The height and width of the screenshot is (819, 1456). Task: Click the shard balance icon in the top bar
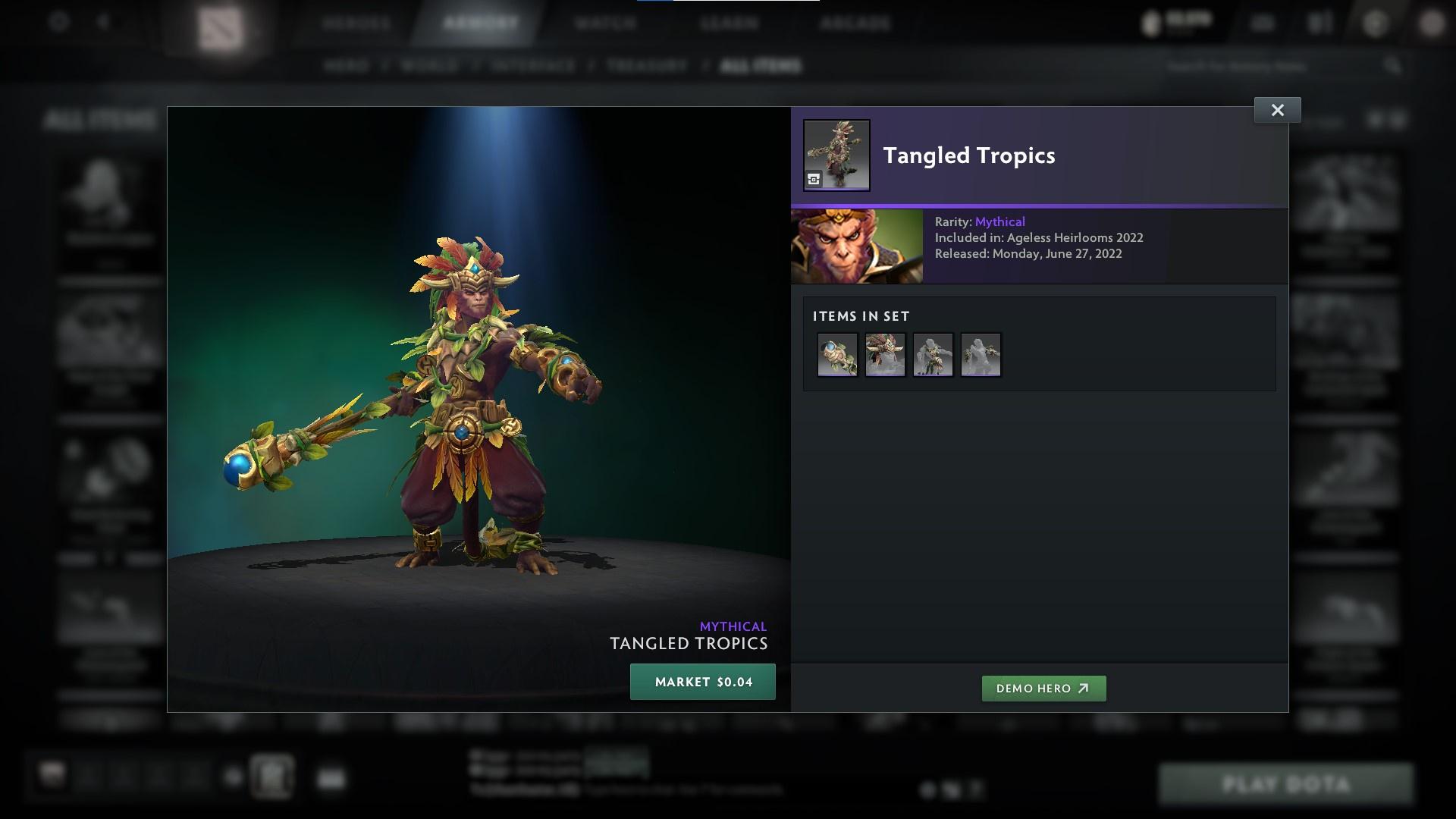pyautogui.click(x=1152, y=22)
